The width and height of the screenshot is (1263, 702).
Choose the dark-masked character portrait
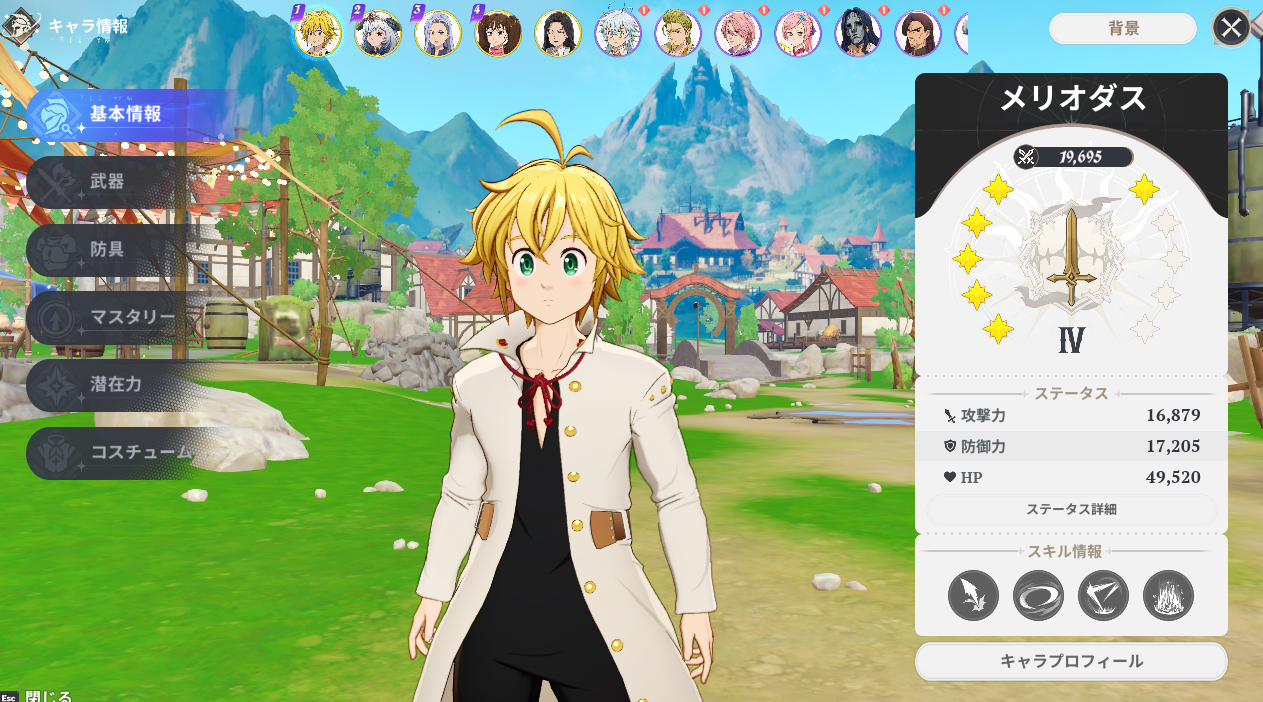[x=858, y=33]
